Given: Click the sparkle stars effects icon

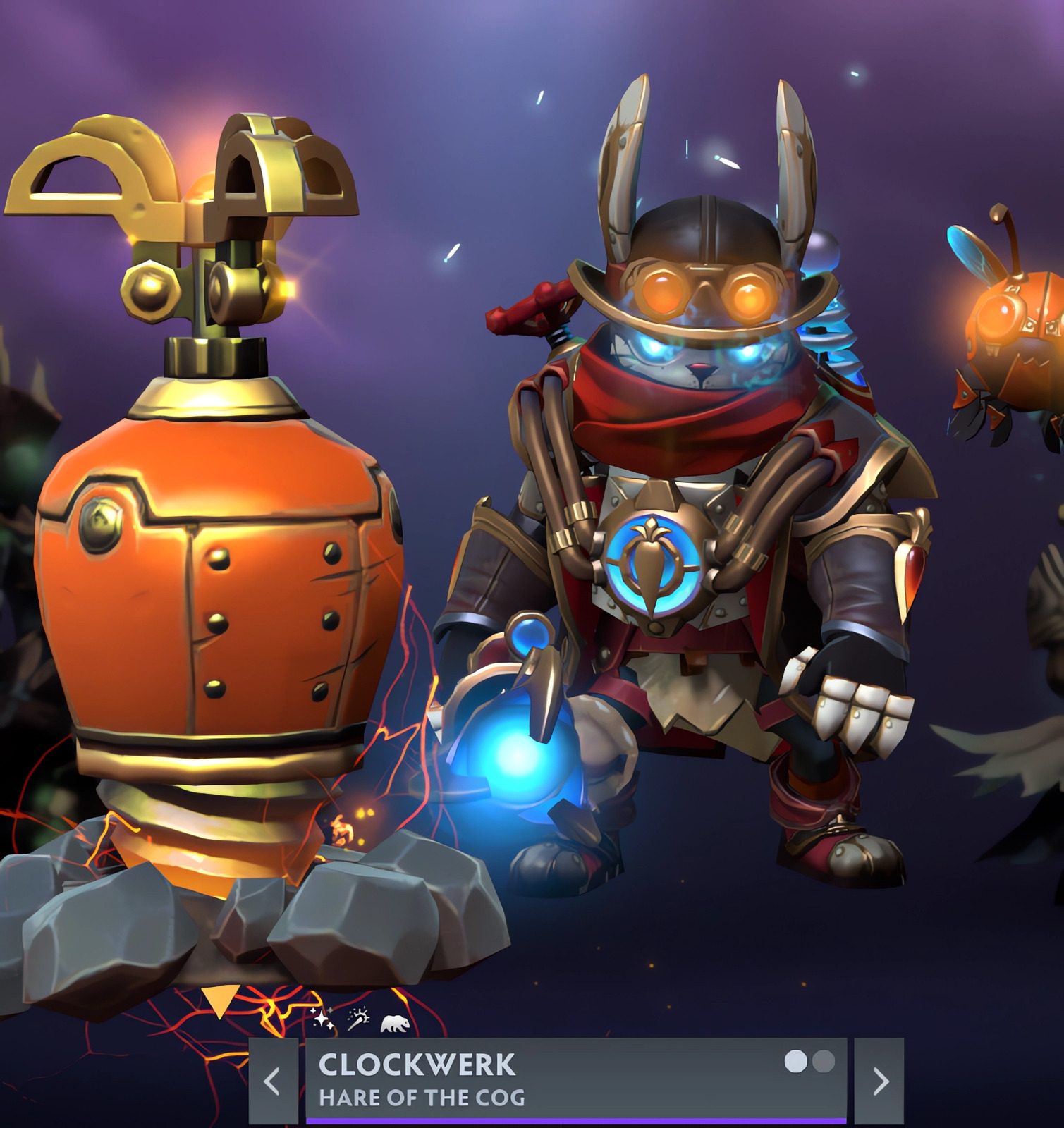Looking at the screenshot, I should coord(322,1018).
